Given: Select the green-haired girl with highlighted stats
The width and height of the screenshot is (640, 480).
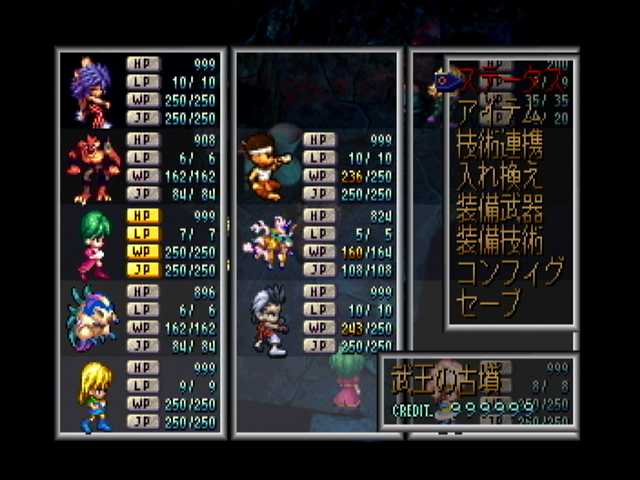Looking at the screenshot, I should click(94, 243).
